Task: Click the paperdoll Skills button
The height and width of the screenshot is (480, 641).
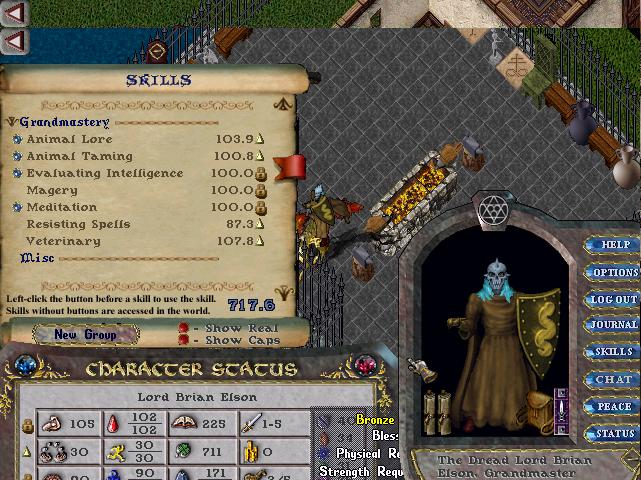Action: pos(614,352)
